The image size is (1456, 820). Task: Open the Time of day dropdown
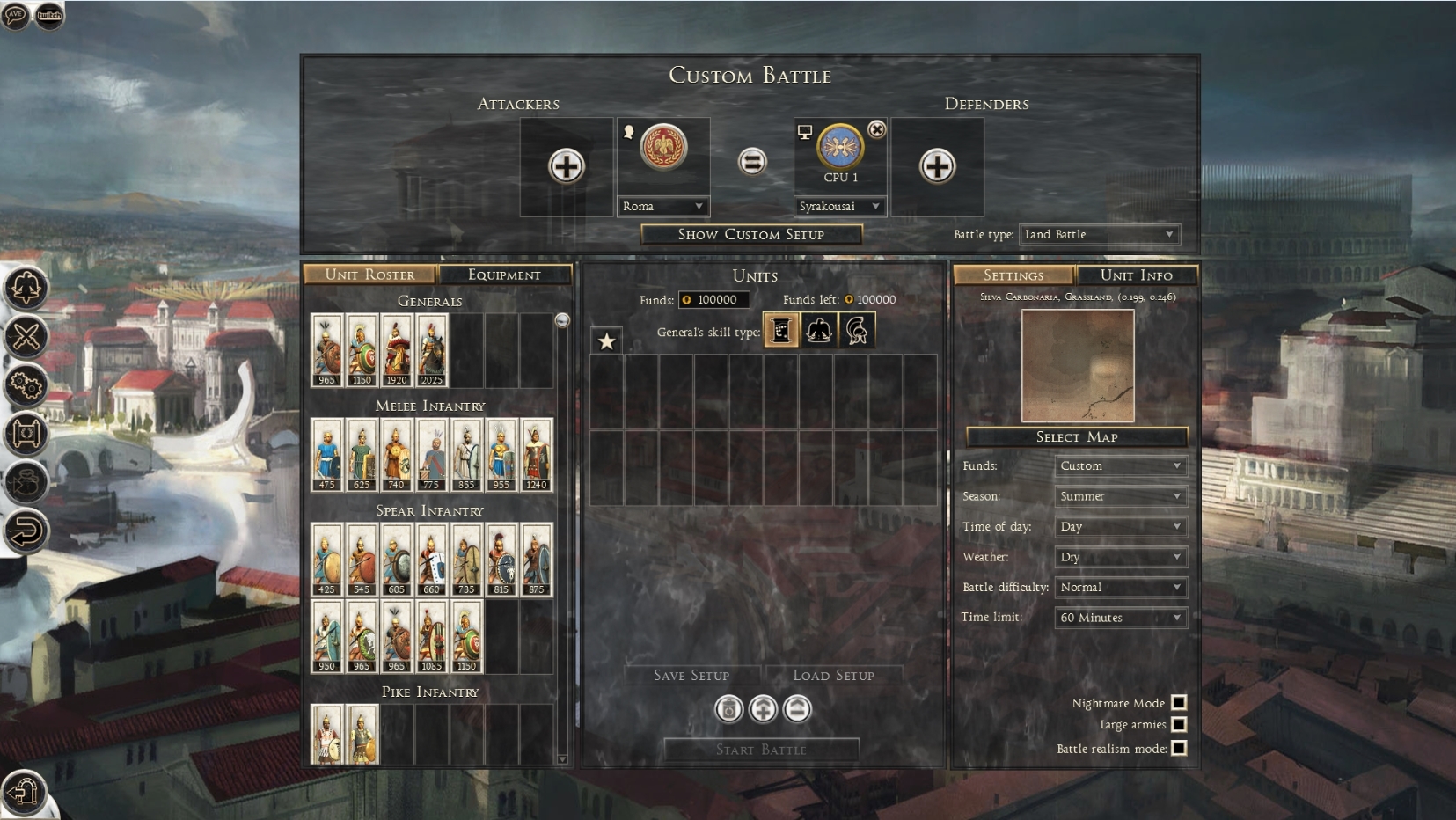pyautogui.click(x=1120, y=526)
